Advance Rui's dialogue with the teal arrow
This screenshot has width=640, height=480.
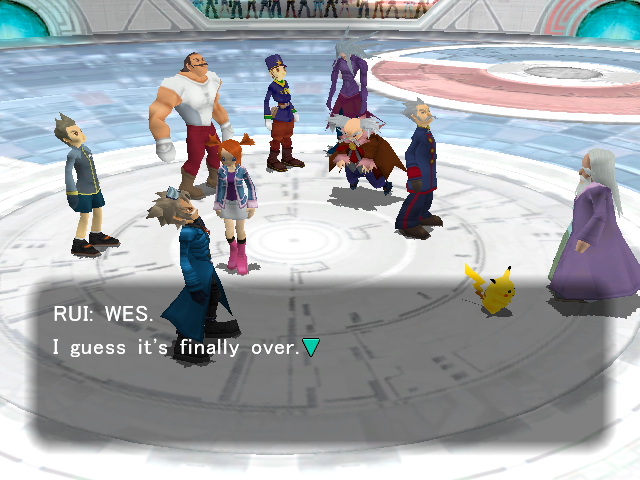click(x=311, y=347)
